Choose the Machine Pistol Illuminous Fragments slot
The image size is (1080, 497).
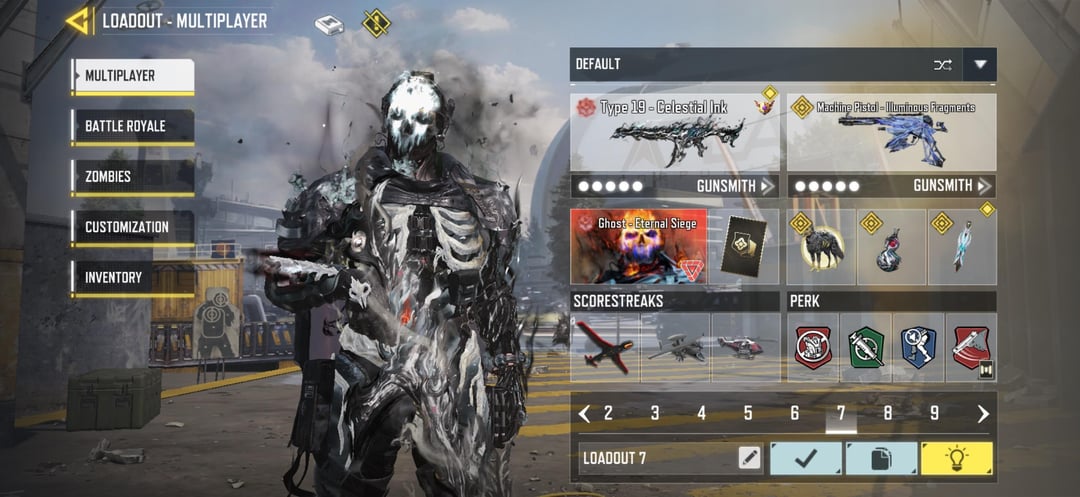[891, 133]
